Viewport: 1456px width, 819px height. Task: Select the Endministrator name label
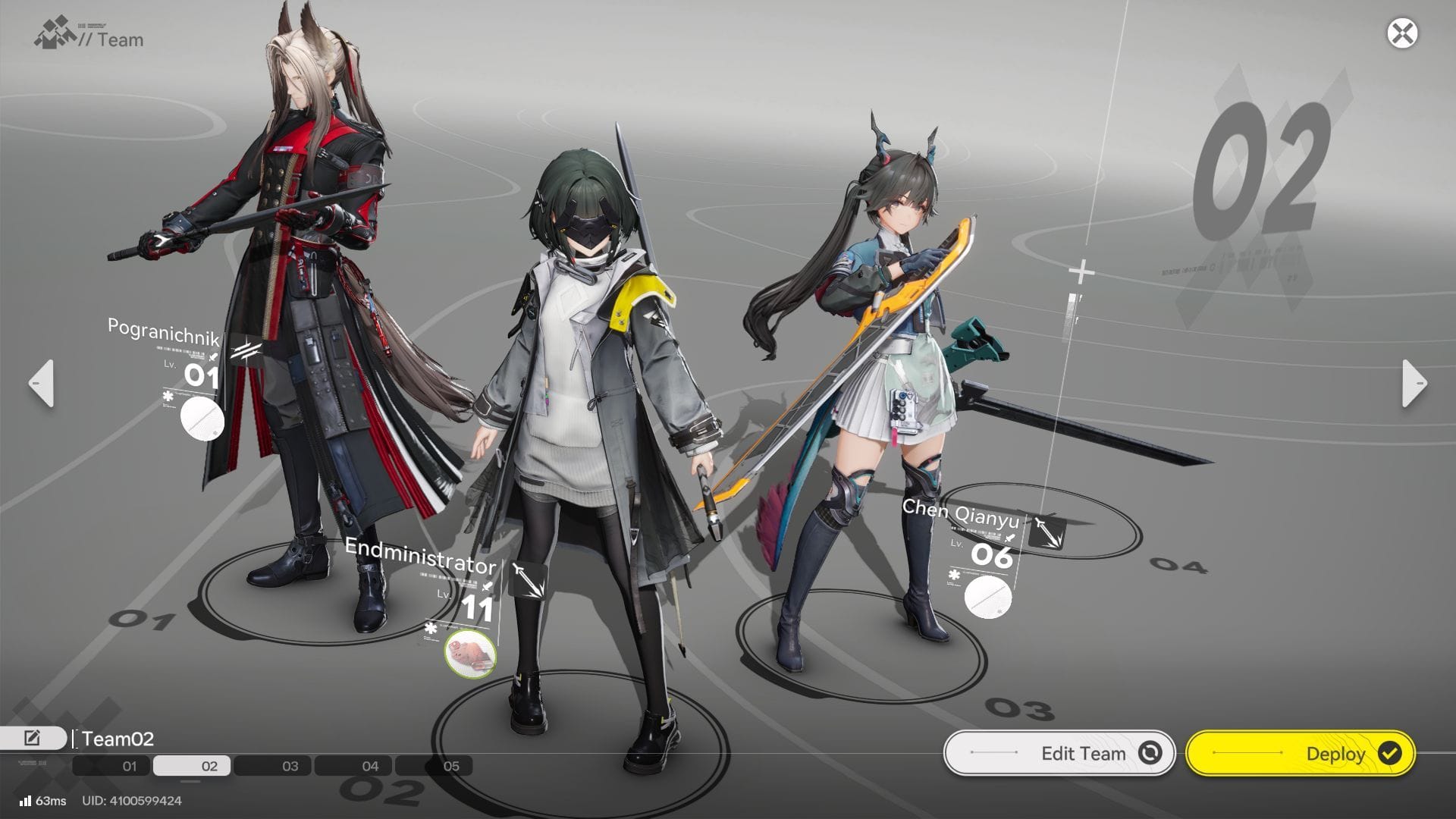tap(419, 556)
